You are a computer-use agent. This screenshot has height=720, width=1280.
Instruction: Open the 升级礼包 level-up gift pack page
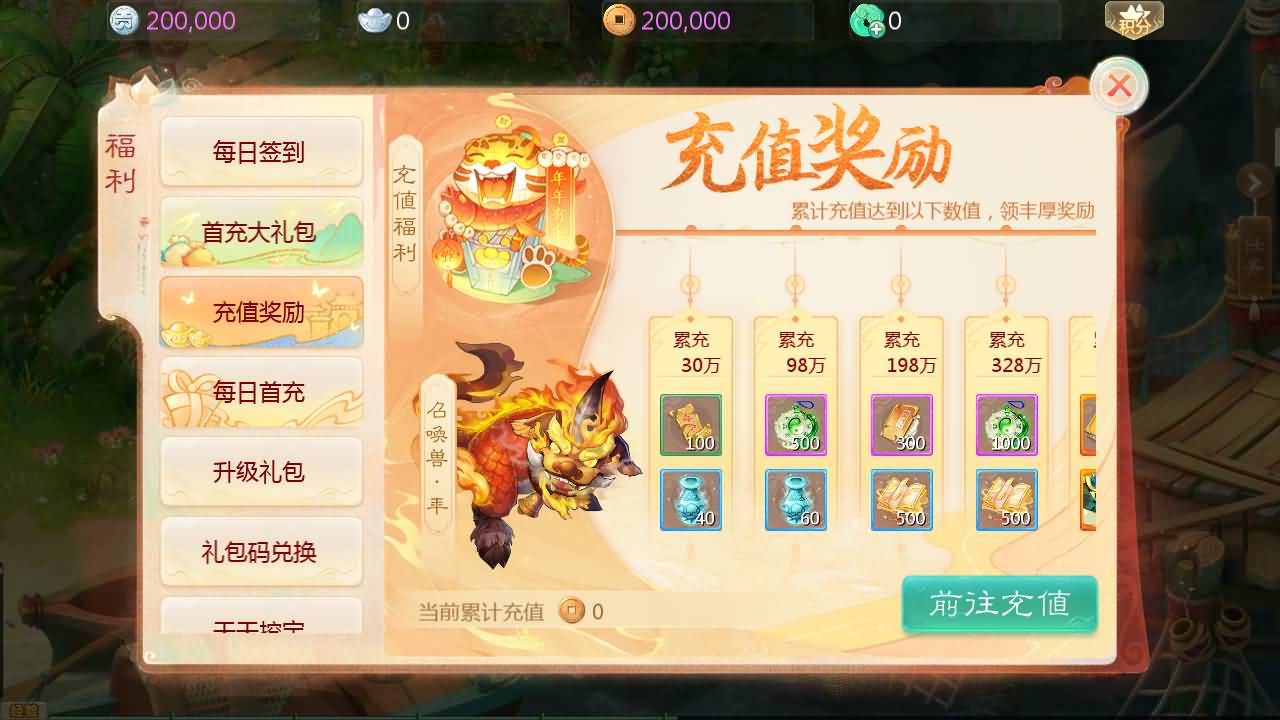pos(261,472)
